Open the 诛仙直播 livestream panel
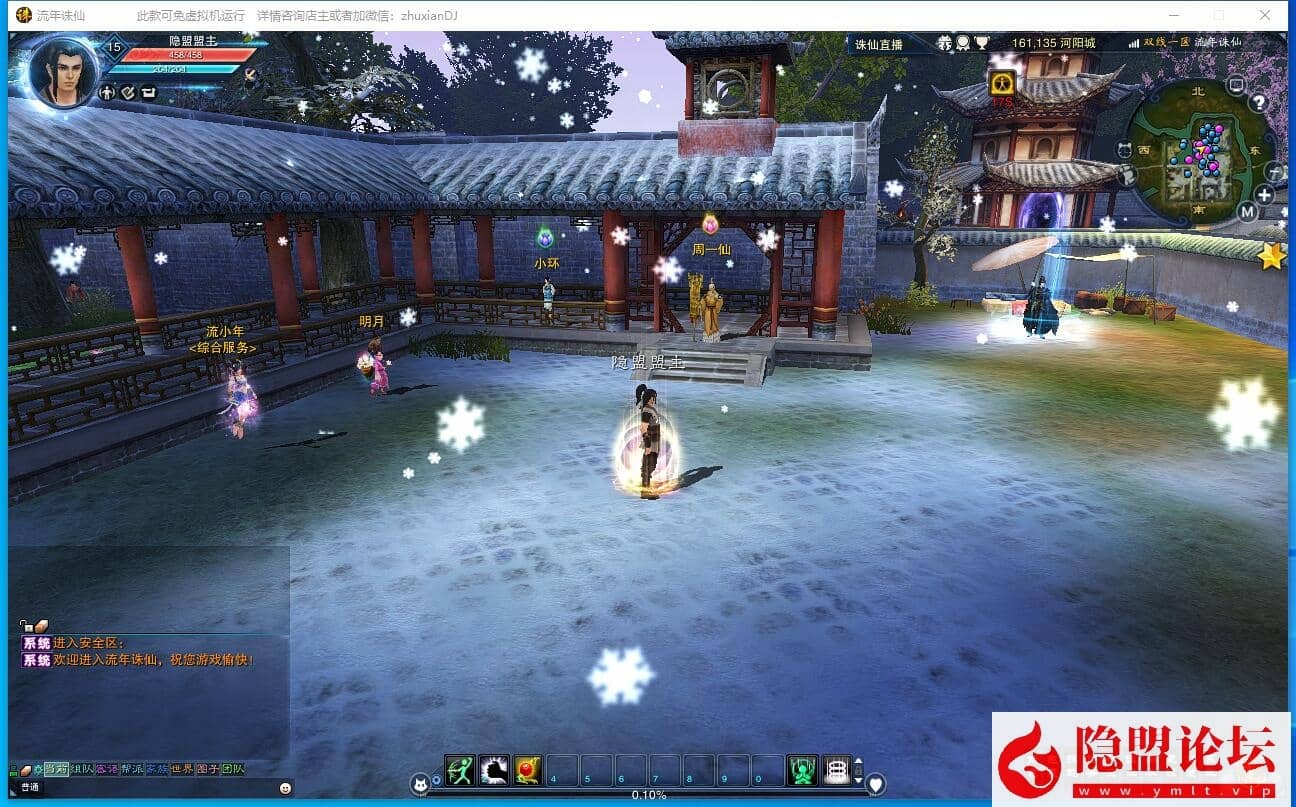Viewport: 1296px width, 807px height. [880, 45]
